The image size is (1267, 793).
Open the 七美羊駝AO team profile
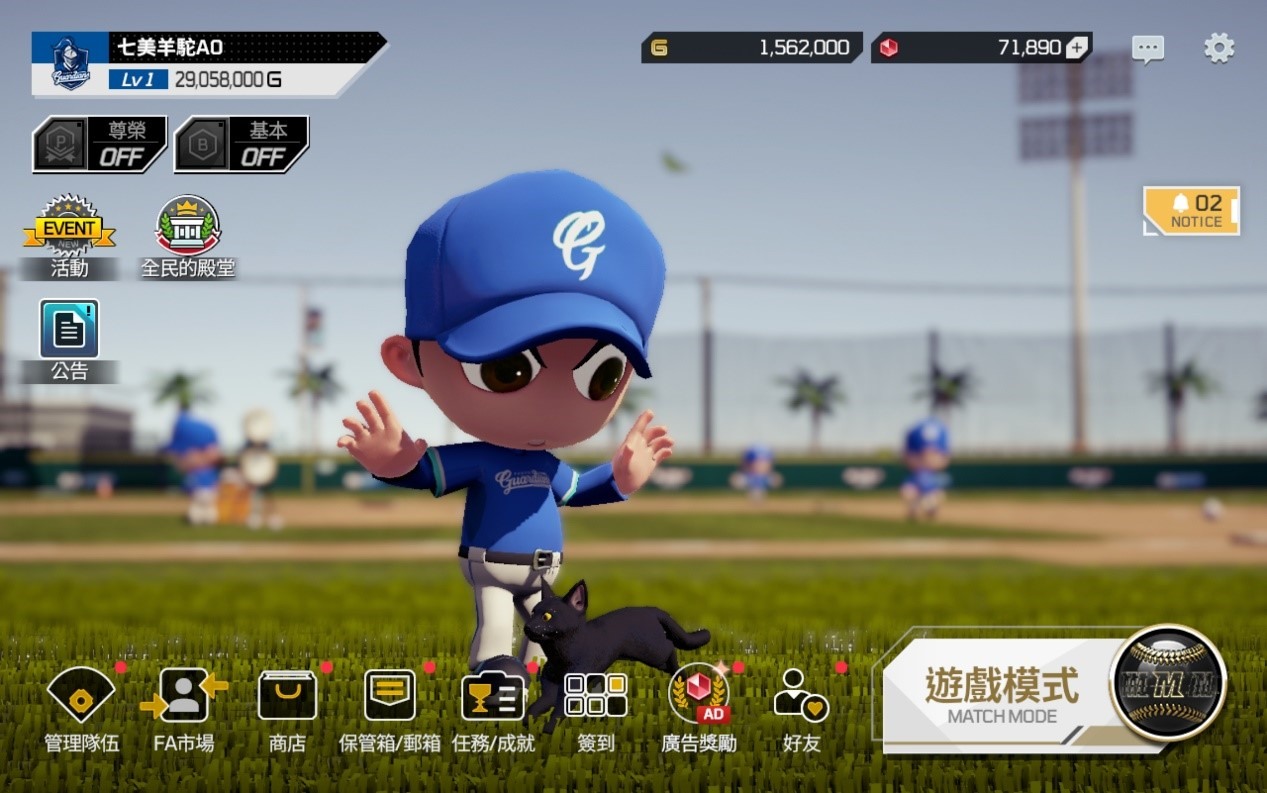coord(208,63)
